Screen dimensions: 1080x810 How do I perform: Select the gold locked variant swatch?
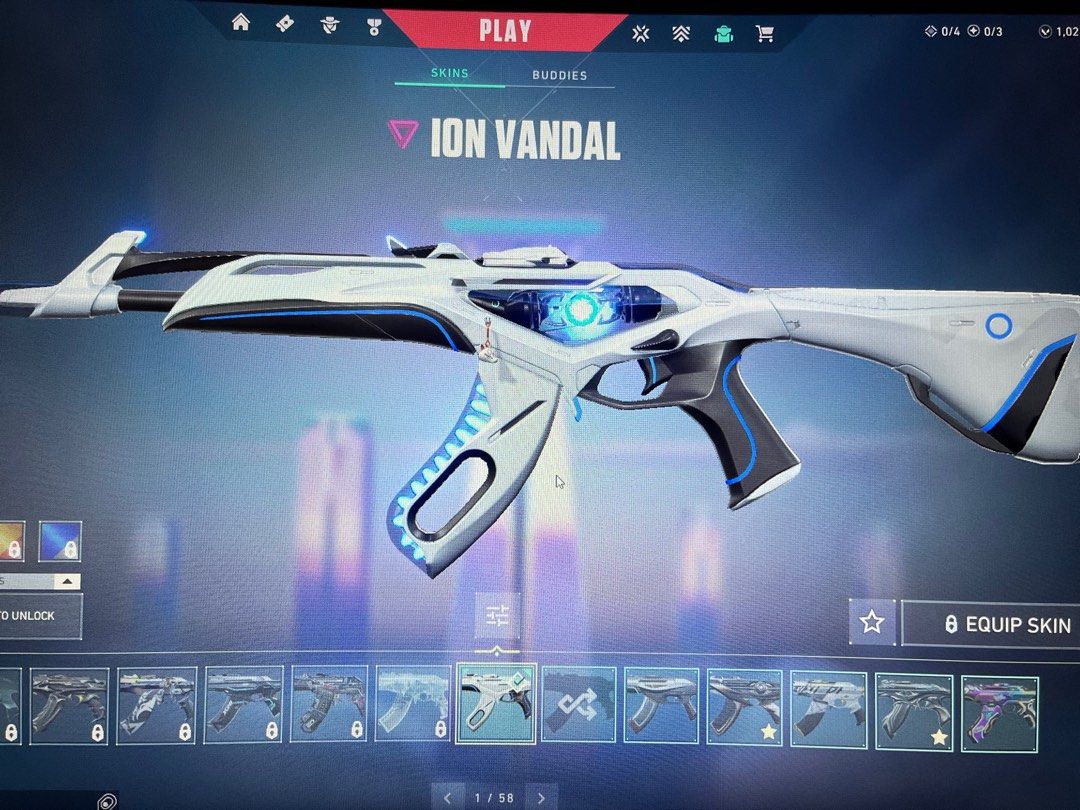[10, 541]
